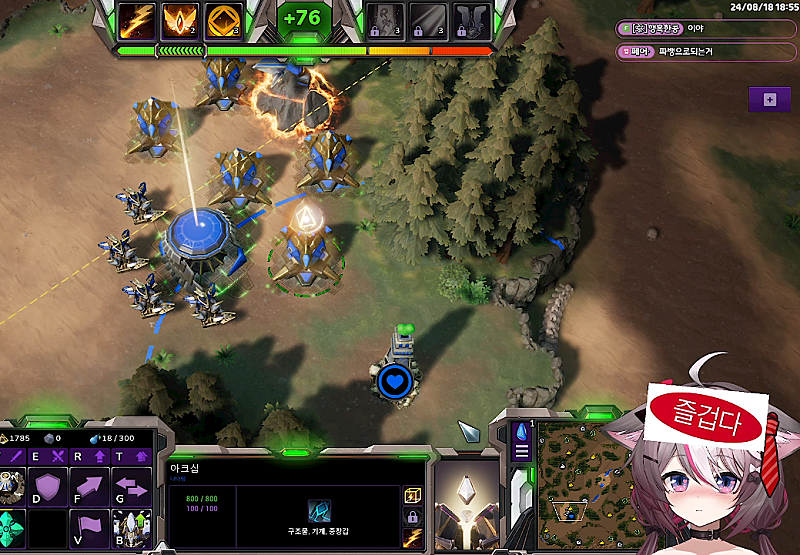800x555 pixels.
Task: Click the lightning icon beside info panel
Action: pos(411,539)
